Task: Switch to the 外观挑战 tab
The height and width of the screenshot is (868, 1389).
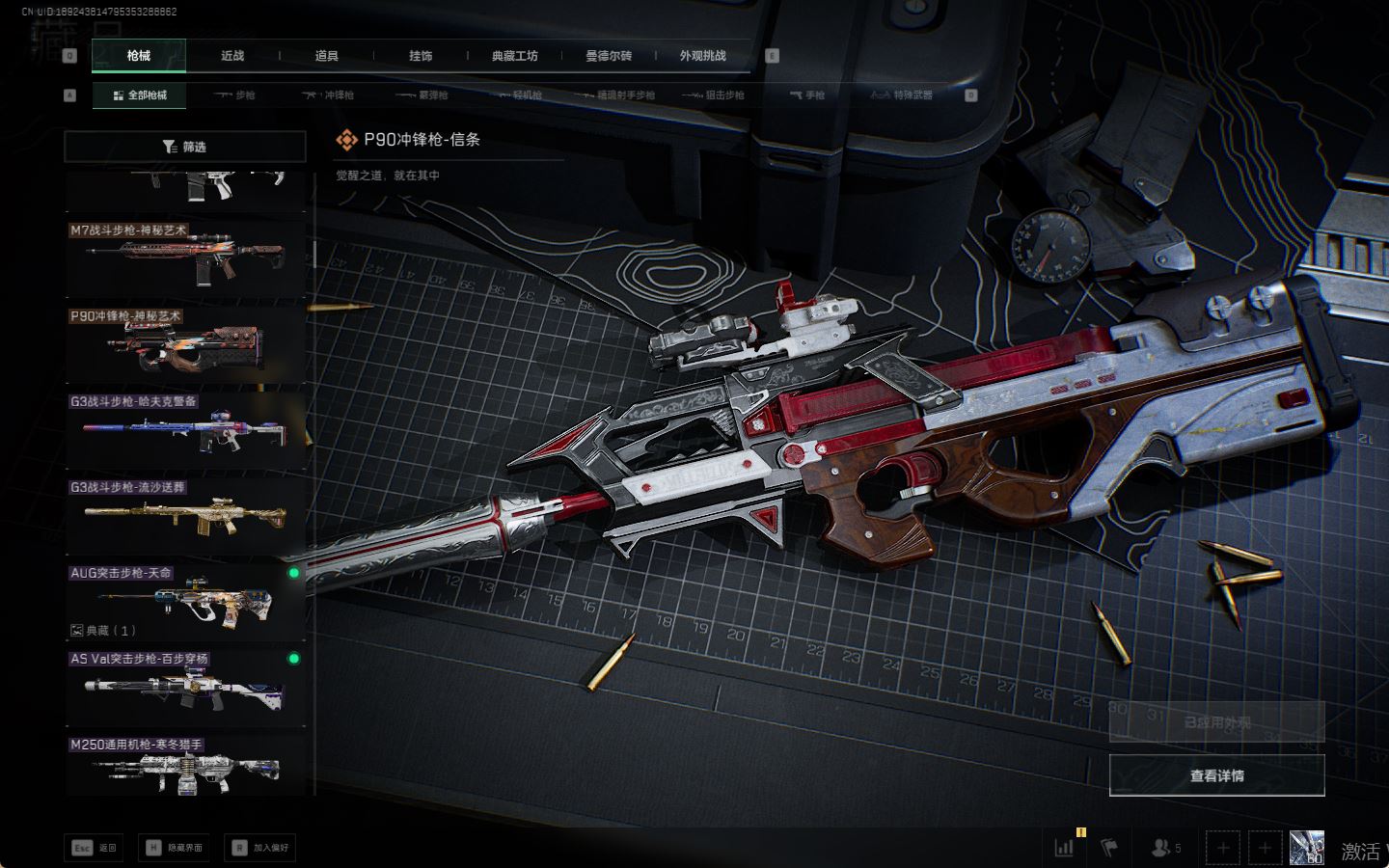Action: coord(702,56)
